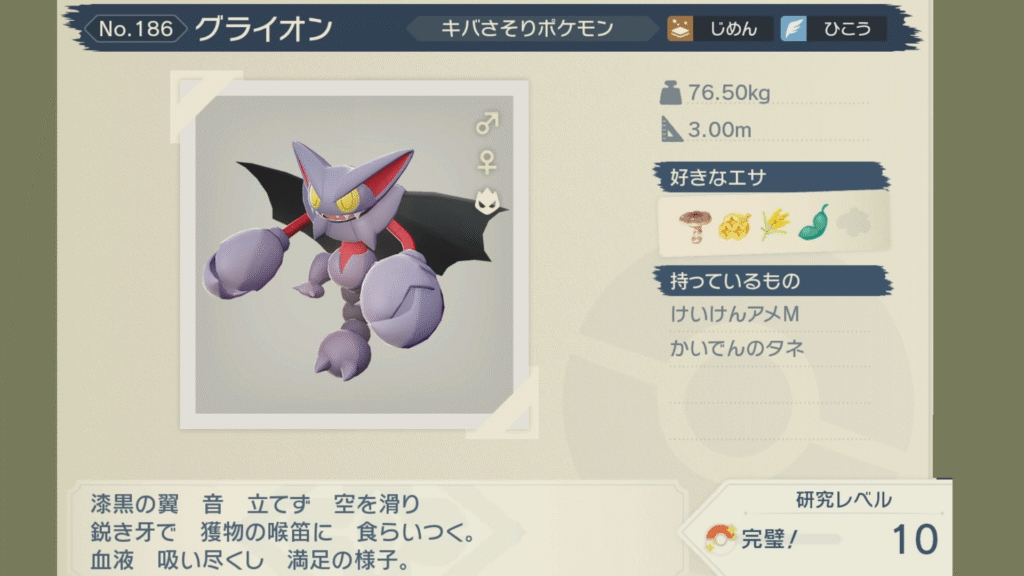
Task: Select the honeycomb food icon
Action: coord(733,226)
